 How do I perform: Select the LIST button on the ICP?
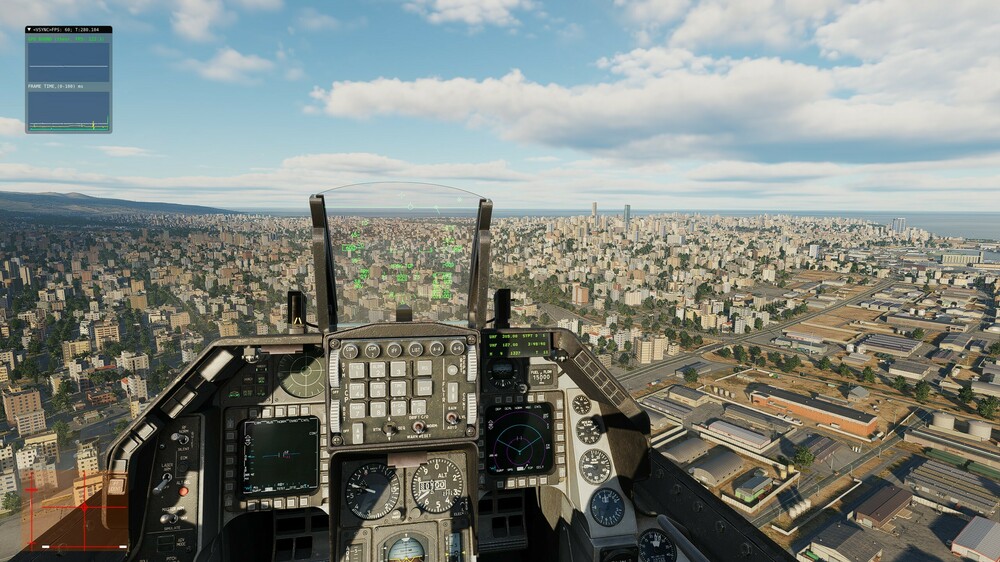click(x=415, y=351)
